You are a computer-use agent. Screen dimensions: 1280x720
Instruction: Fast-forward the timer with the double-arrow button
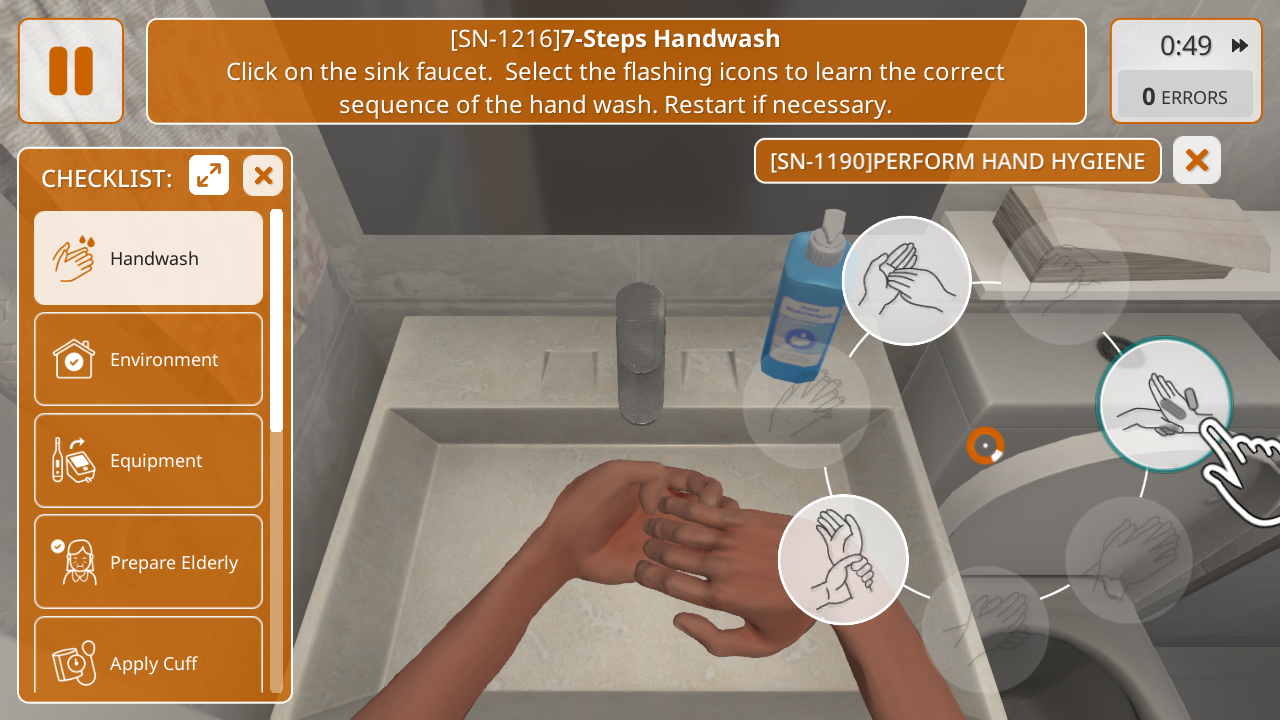coord(1240,46)
